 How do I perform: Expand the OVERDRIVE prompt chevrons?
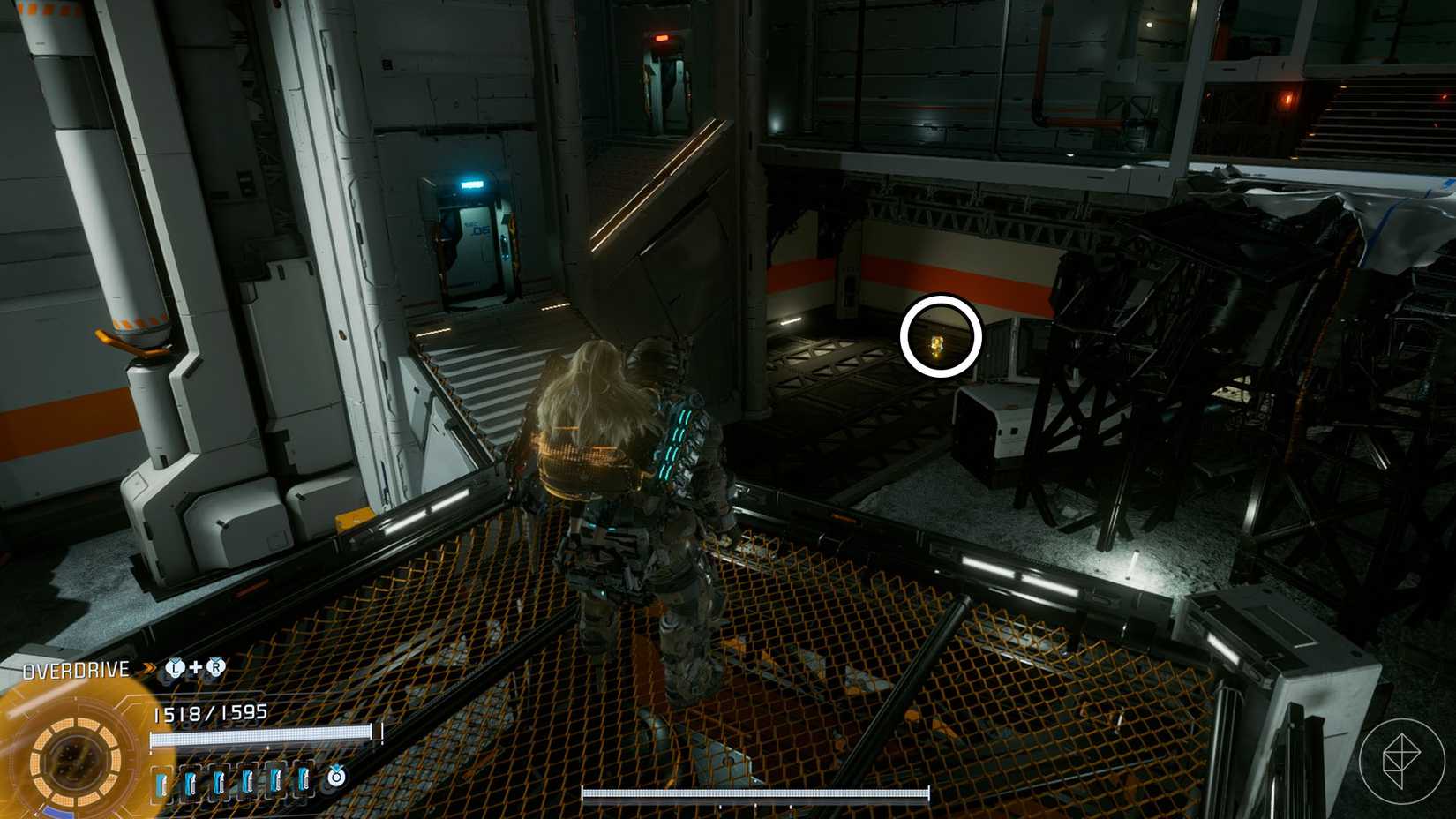[148, 668]
